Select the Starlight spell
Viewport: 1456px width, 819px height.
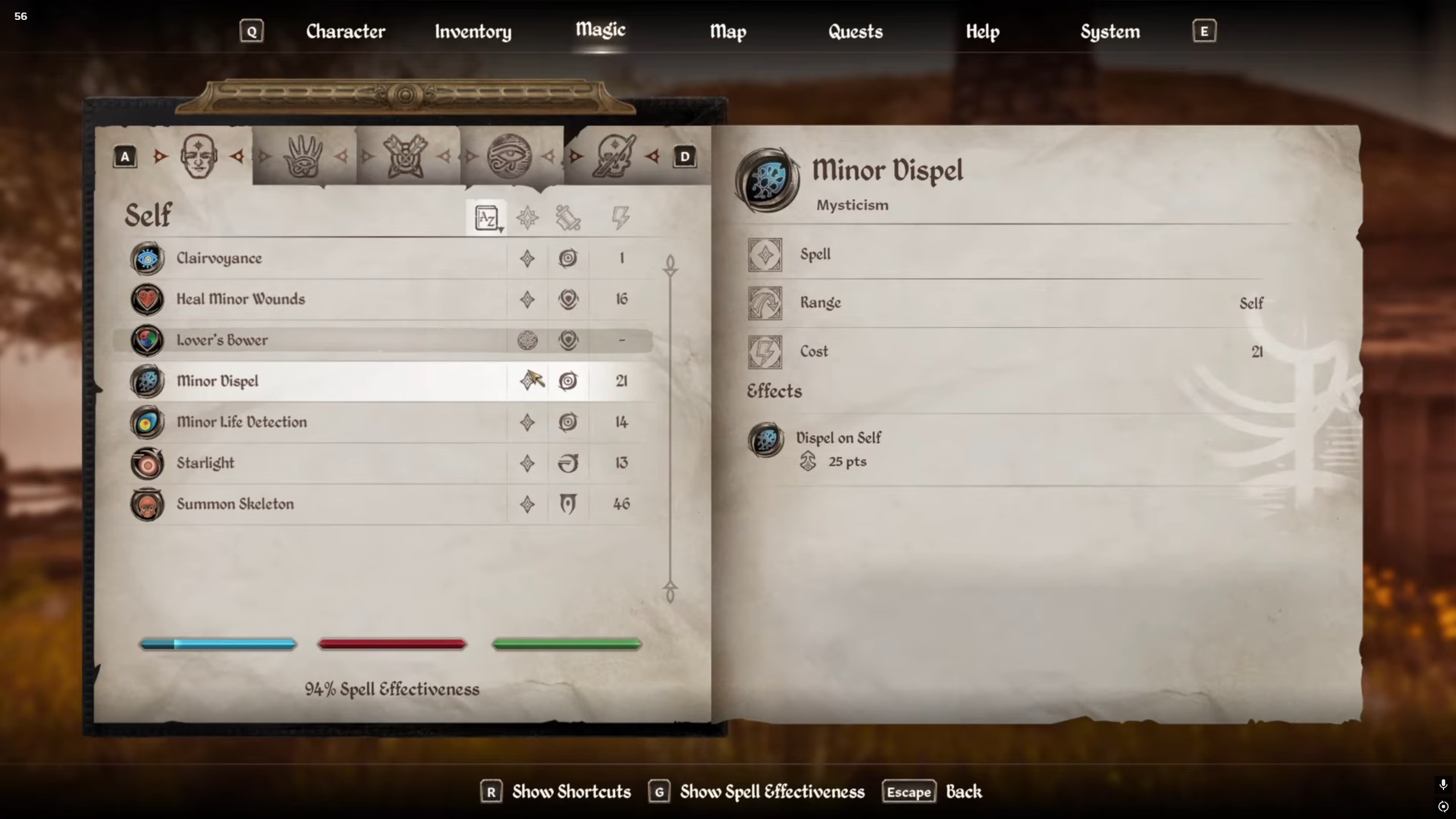(205, 463)
